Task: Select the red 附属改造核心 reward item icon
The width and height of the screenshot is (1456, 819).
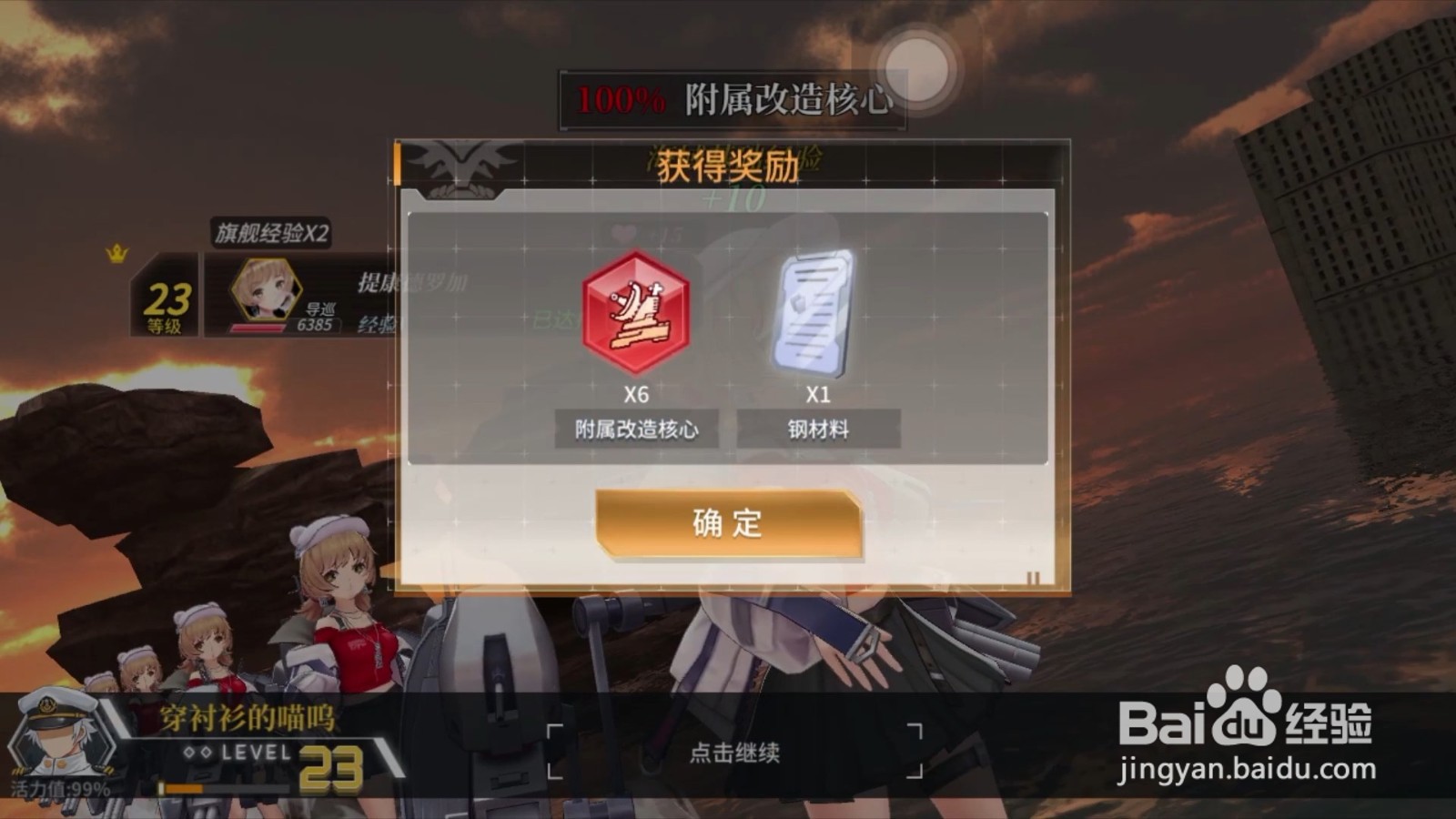Action: point(637,316)
